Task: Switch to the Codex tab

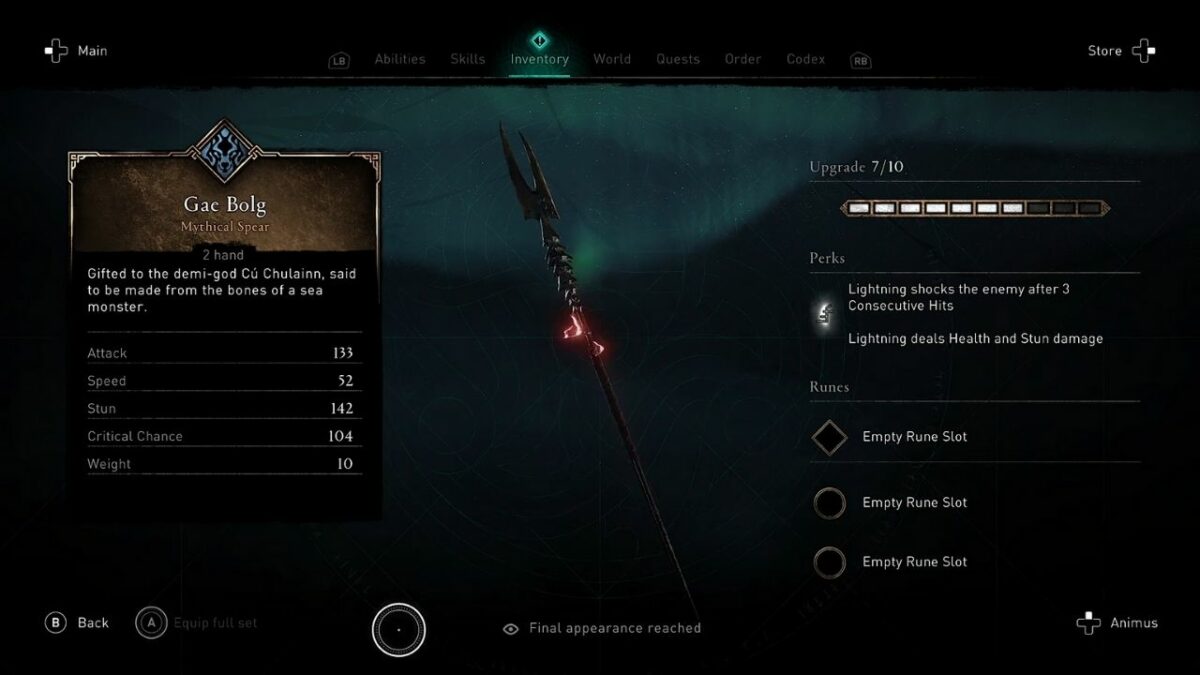Action: pyautogui.click(x=806, y=59)
